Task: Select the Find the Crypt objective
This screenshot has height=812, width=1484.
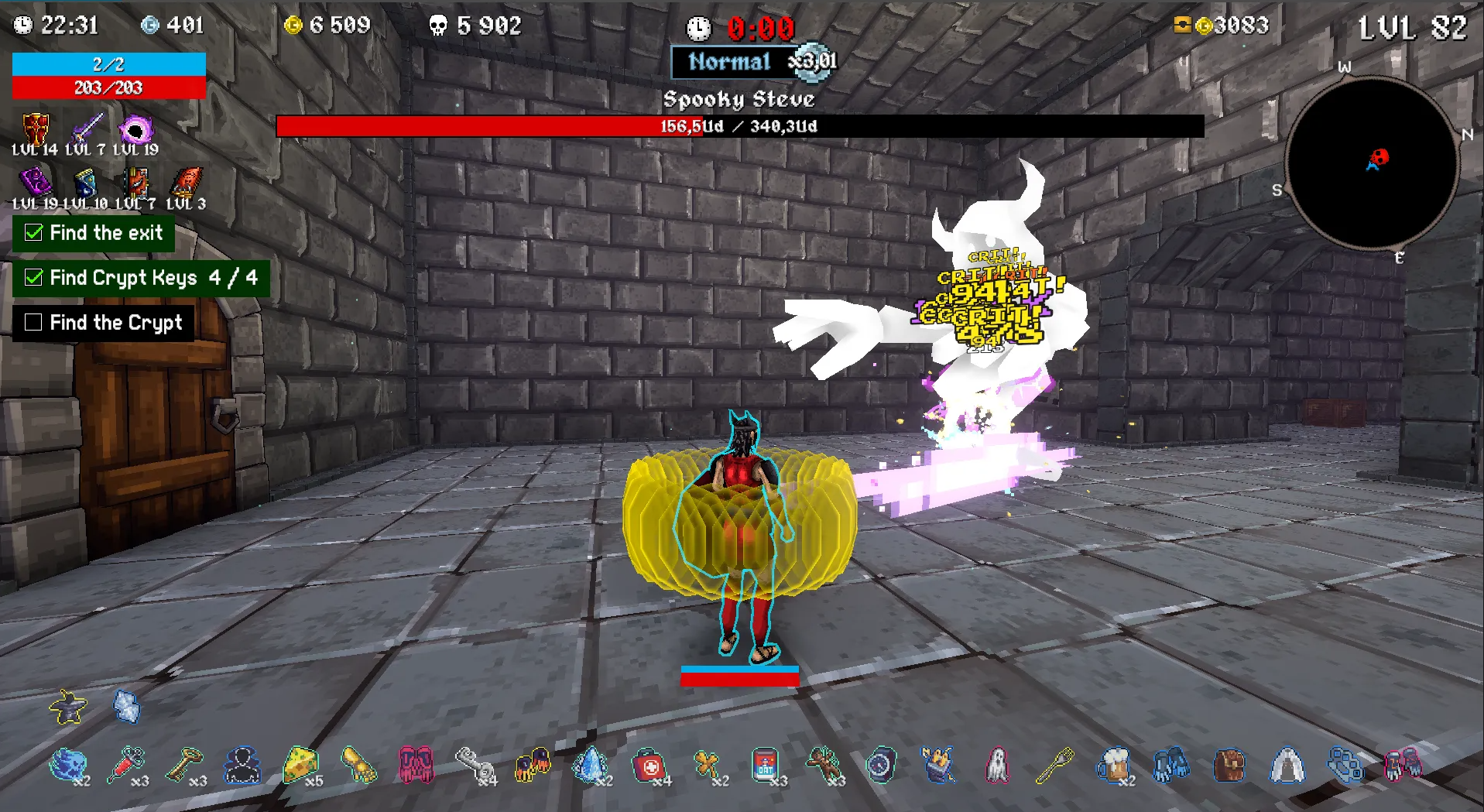Action: (104, 322)
